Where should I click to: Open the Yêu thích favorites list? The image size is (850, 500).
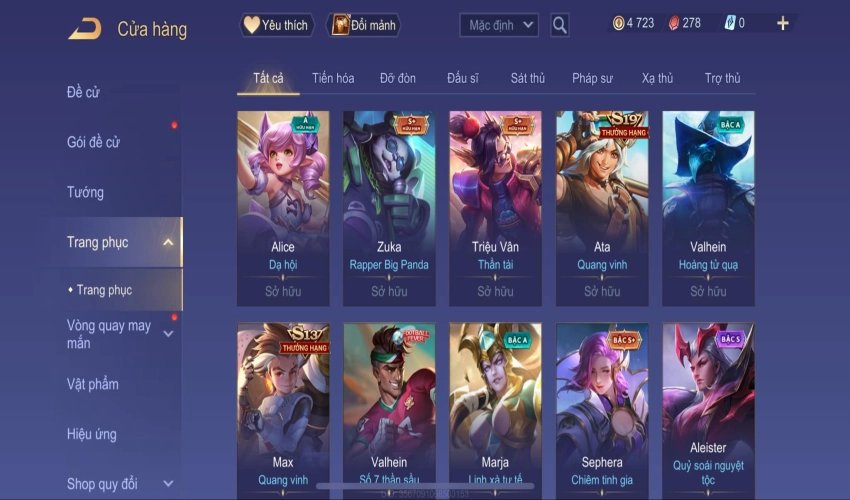[277, 25]
